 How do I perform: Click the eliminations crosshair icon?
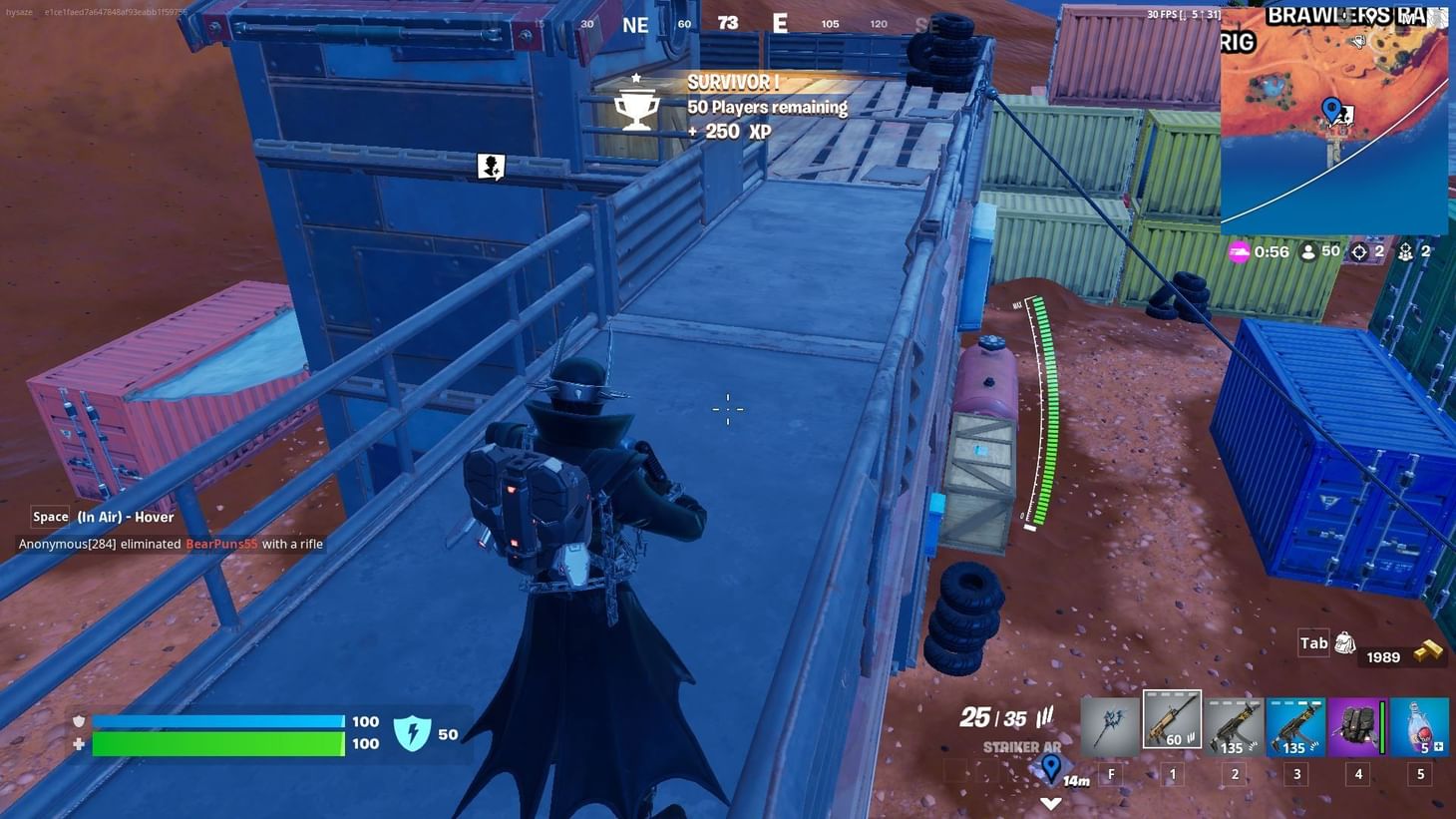1362,251
